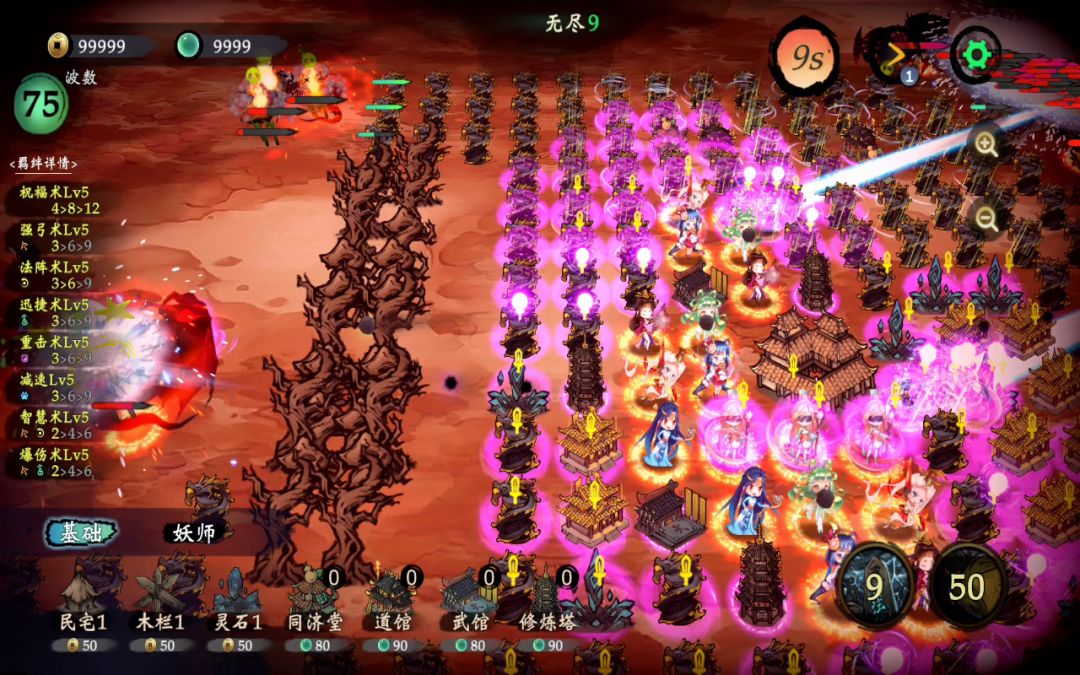
Task: View the 减速Lv5 bond entry
Action: click(55, 387)
